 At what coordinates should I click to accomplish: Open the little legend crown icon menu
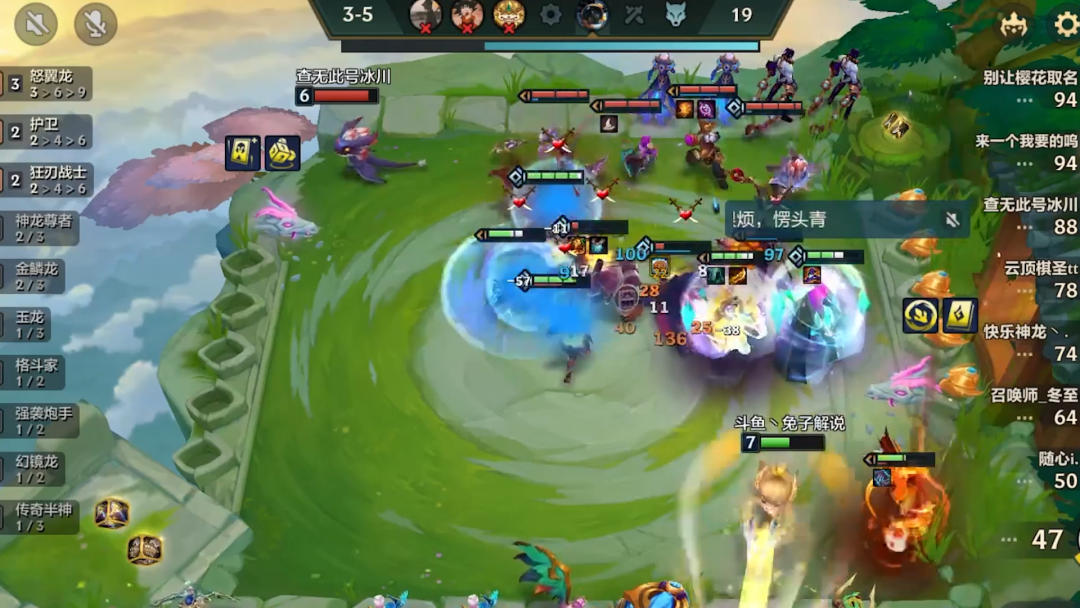[1013, 24]
